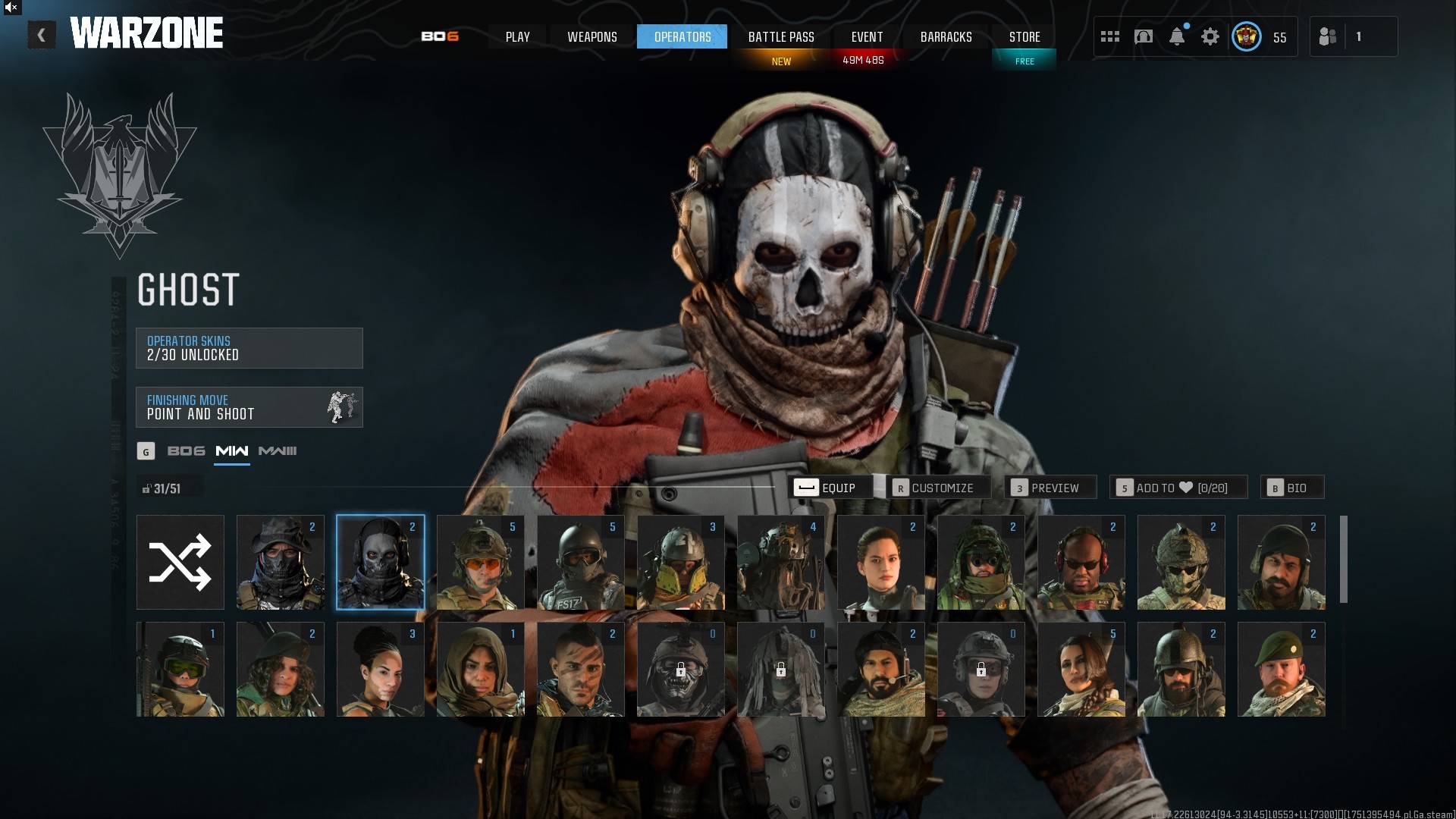
Task: Select the Event tab
Action: pyautogui.click(x=867, y=37)
